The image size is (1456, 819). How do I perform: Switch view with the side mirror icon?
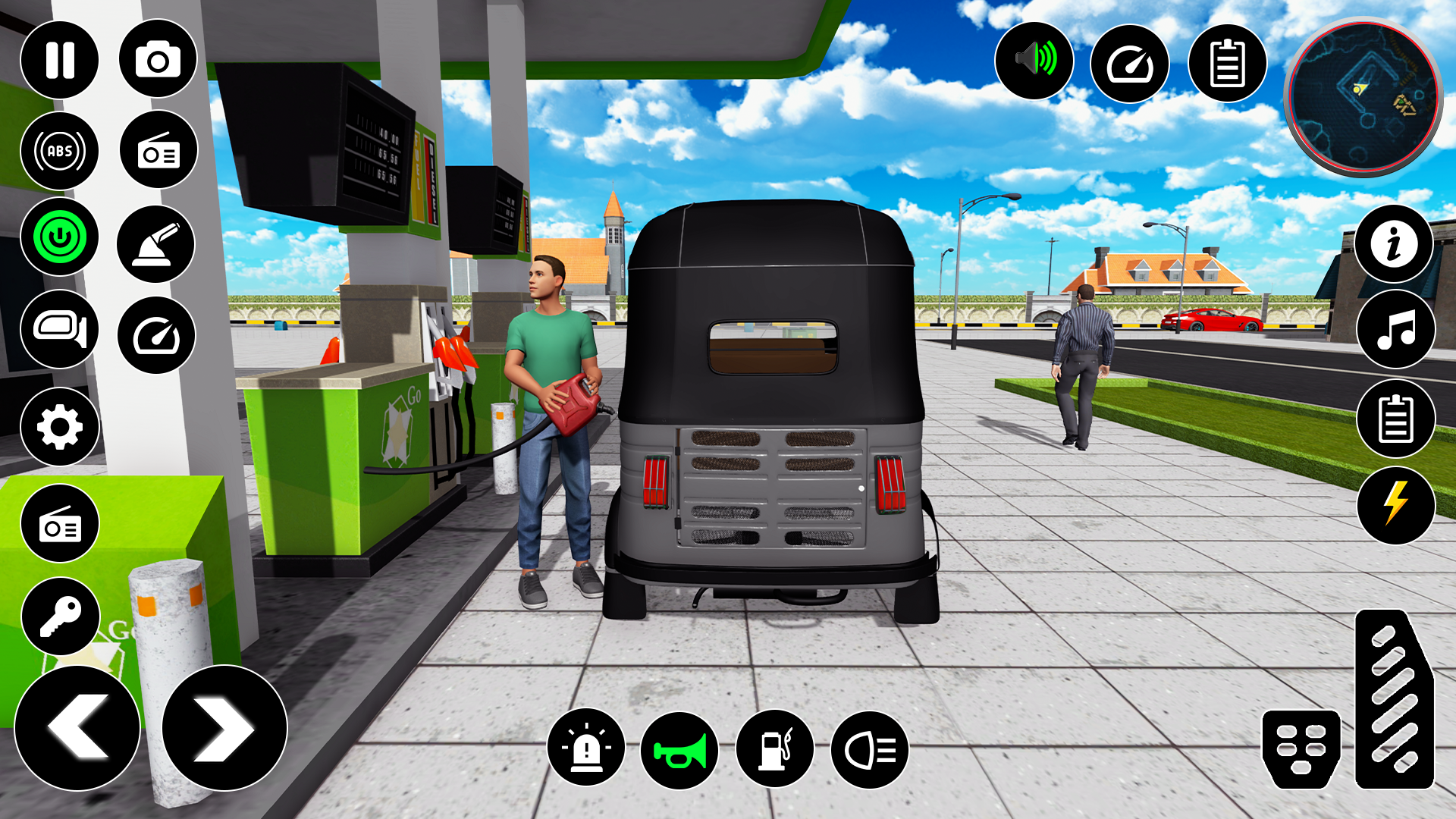60,329
